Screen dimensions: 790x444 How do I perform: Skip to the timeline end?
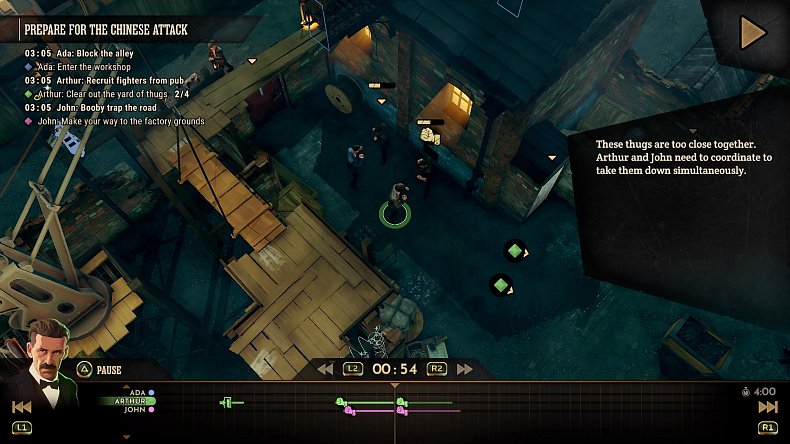pos(767,407)
